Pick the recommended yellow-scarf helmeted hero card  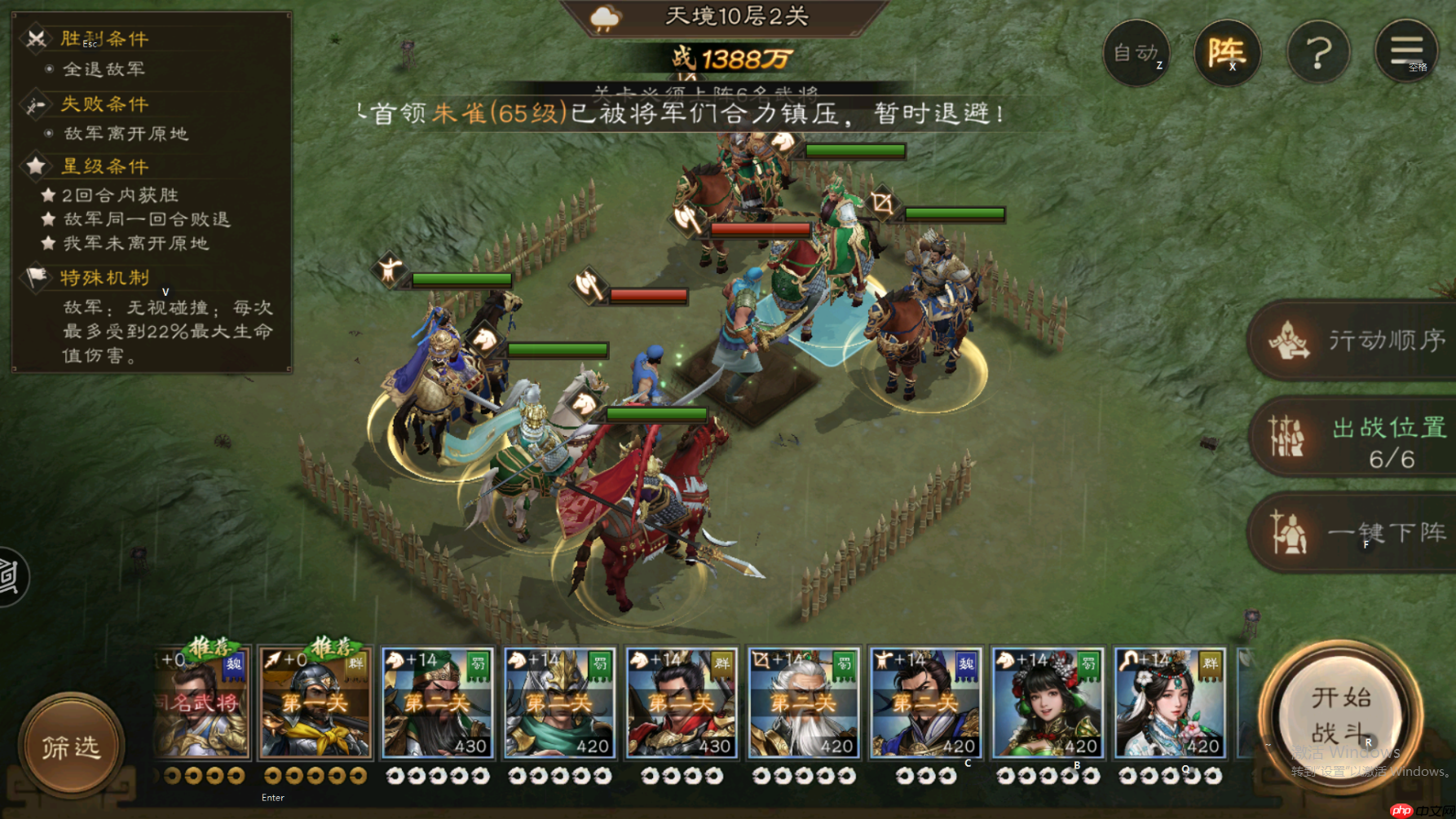tap(315, 703)
